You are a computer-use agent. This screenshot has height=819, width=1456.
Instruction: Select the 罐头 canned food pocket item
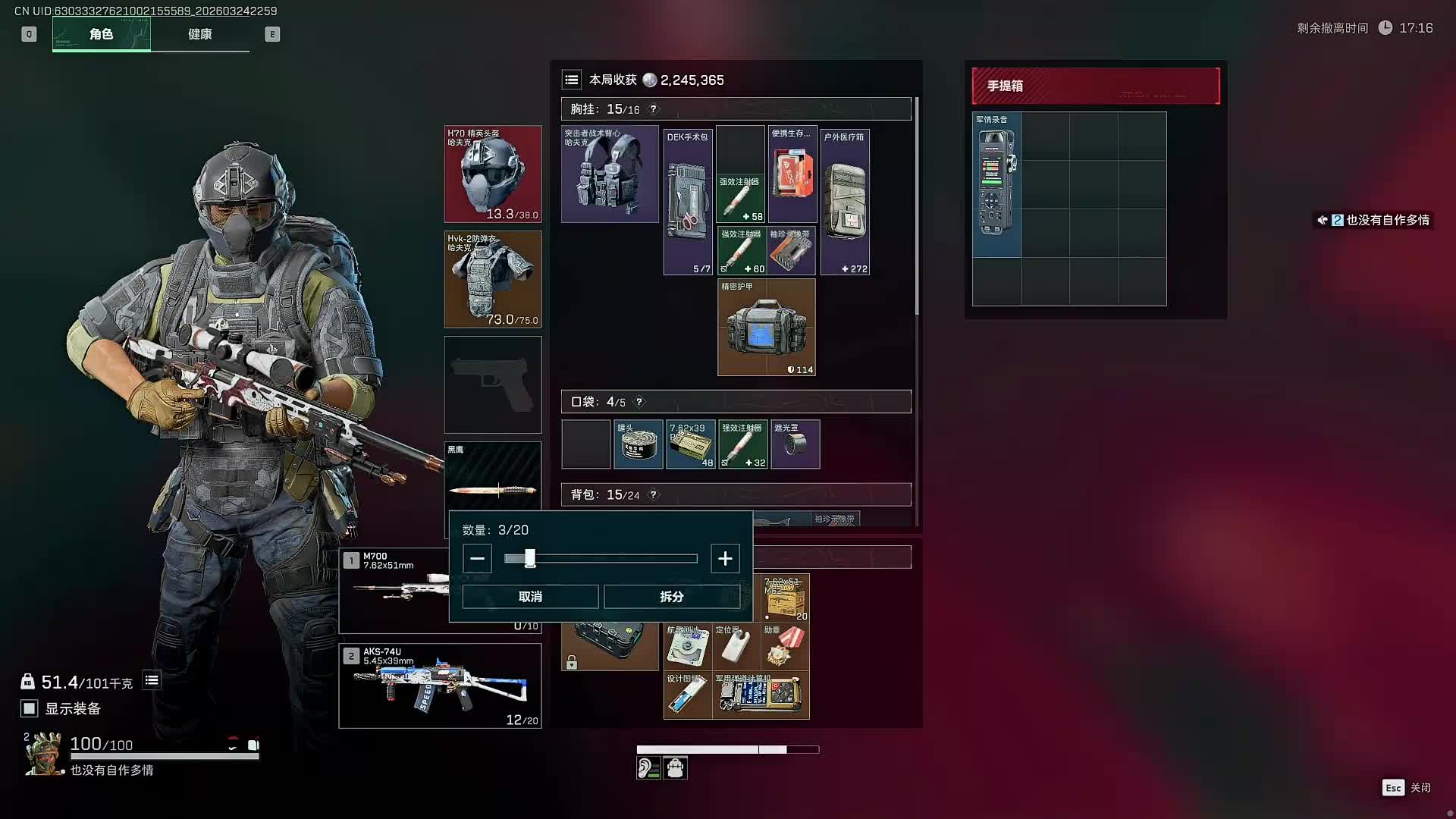pos(638,444)
